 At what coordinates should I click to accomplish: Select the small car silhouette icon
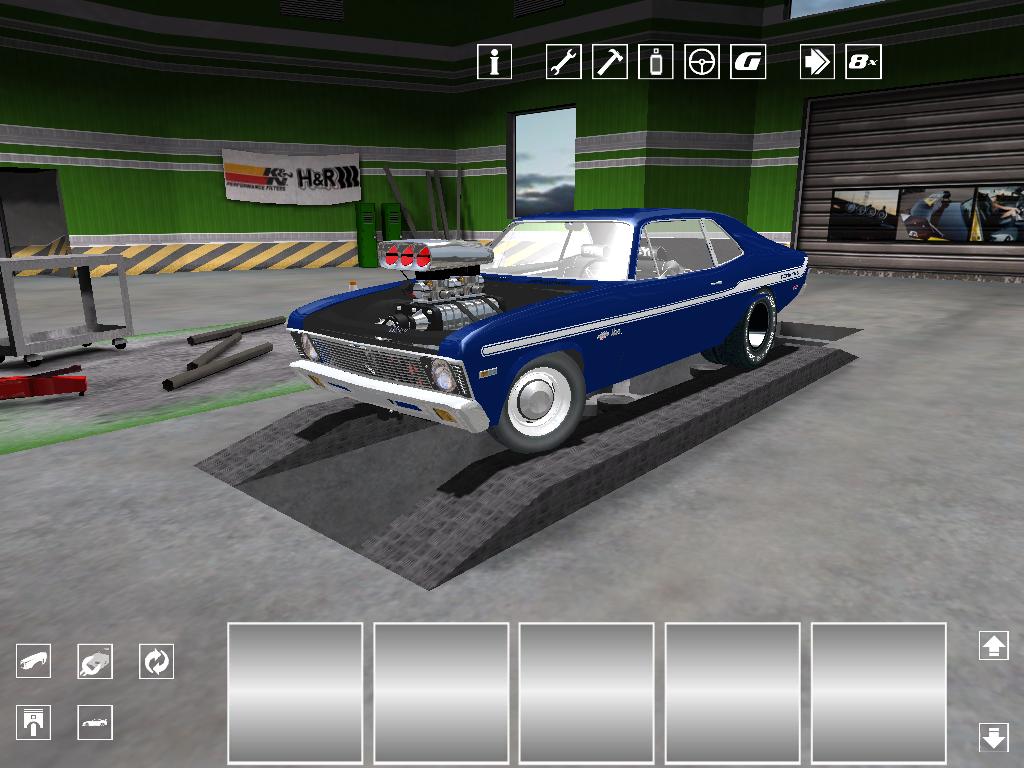pyautogui.click(x=95, y=722)
